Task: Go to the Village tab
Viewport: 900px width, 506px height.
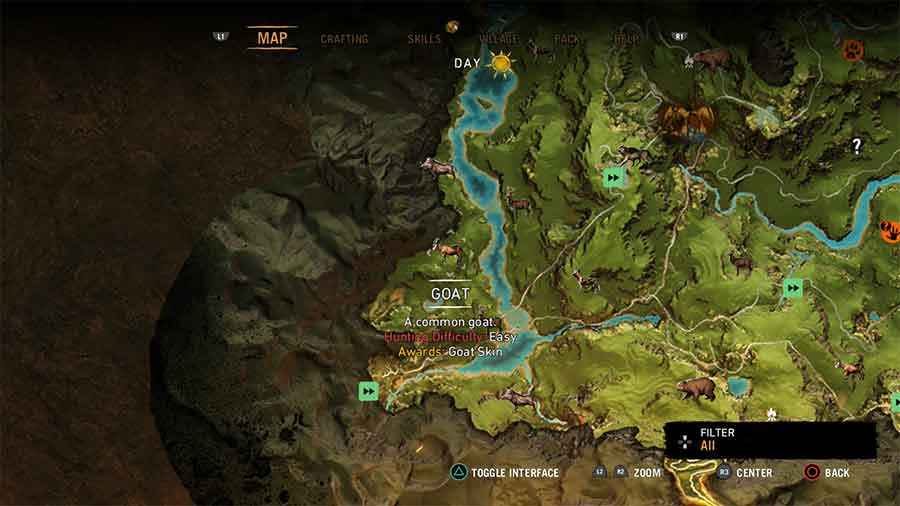Action: coord(498,39)
